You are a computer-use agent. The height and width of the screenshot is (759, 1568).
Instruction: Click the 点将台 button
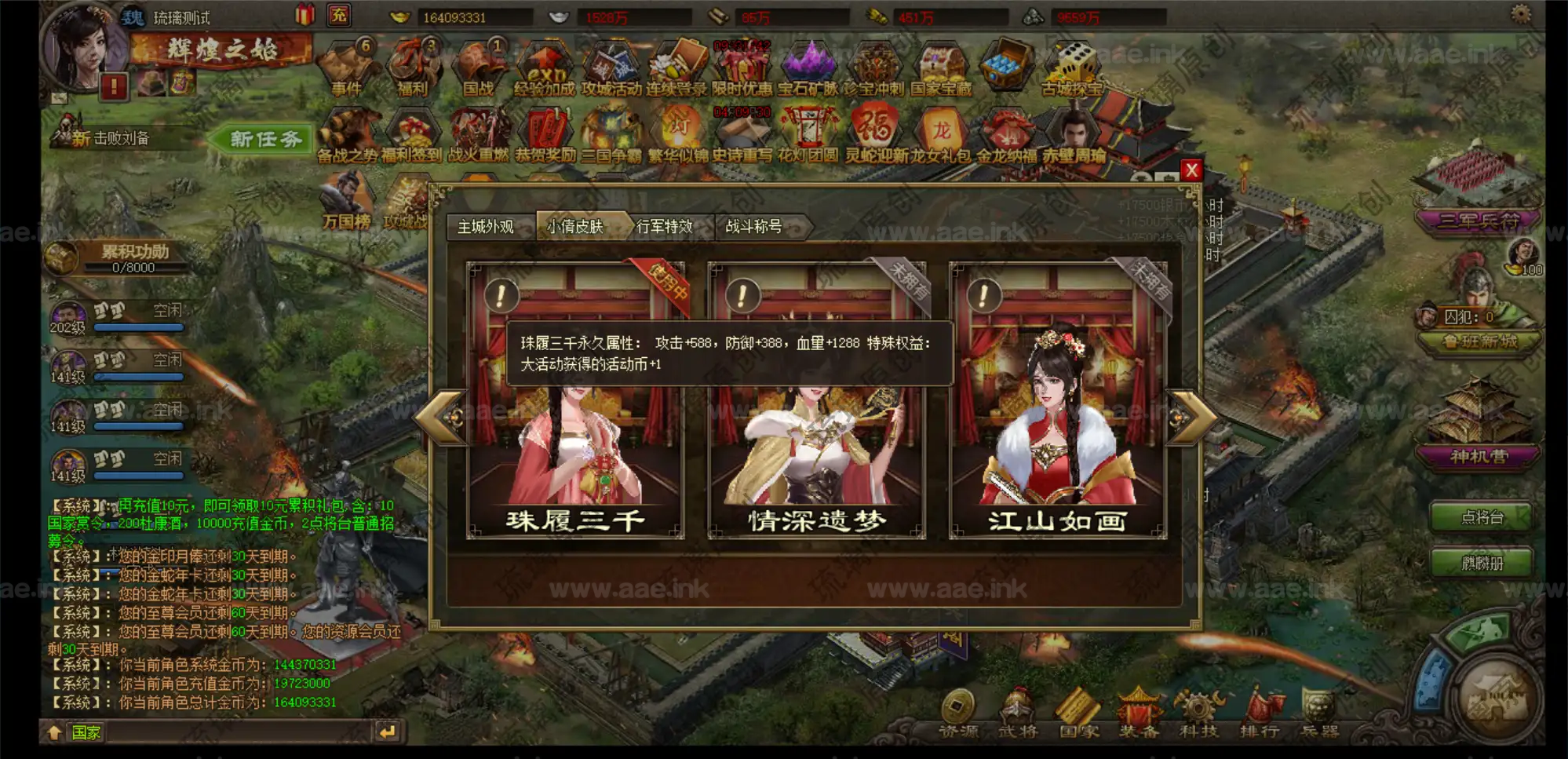coord(1482,517)
